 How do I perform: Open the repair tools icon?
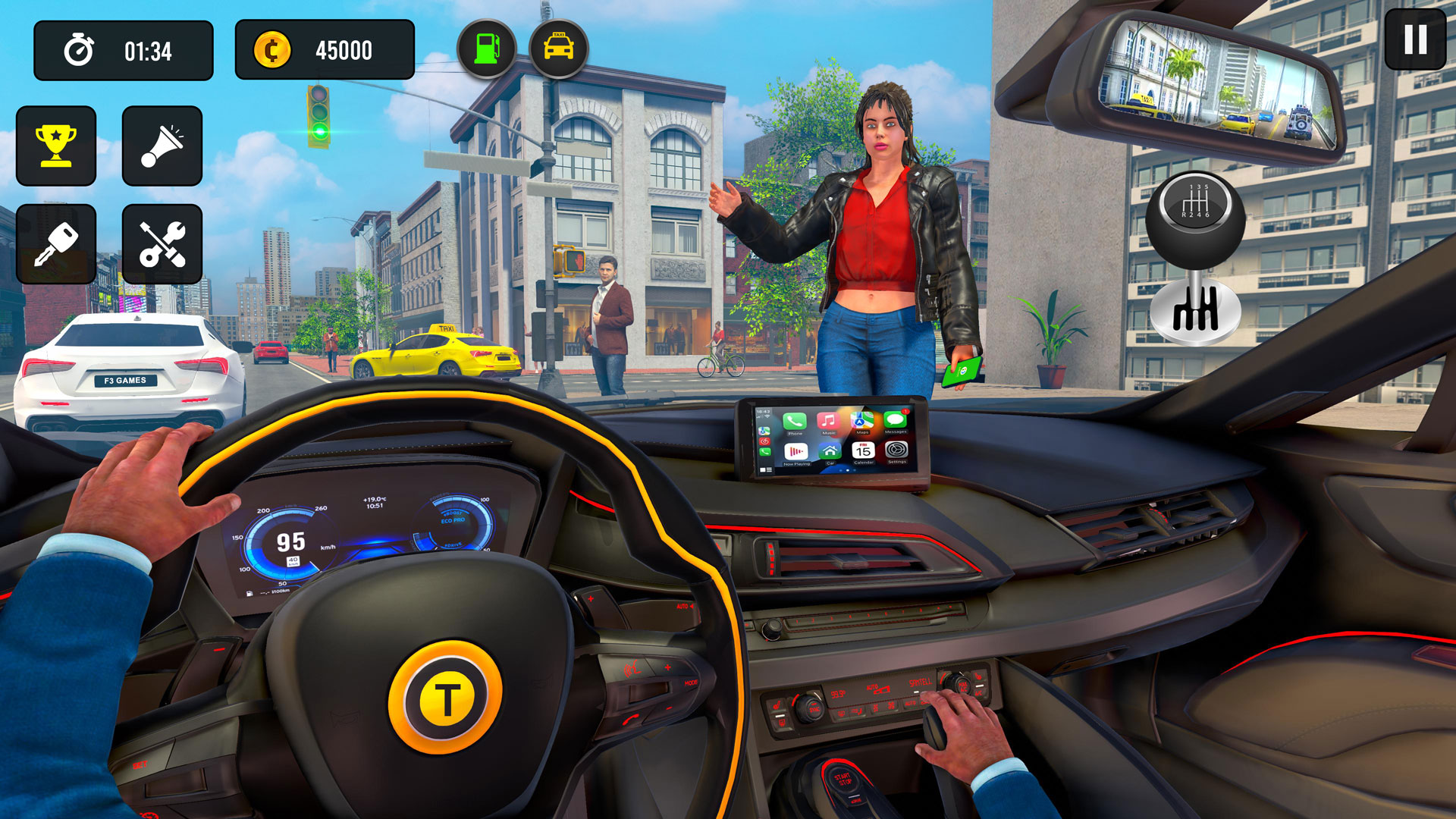pos(162,243)
